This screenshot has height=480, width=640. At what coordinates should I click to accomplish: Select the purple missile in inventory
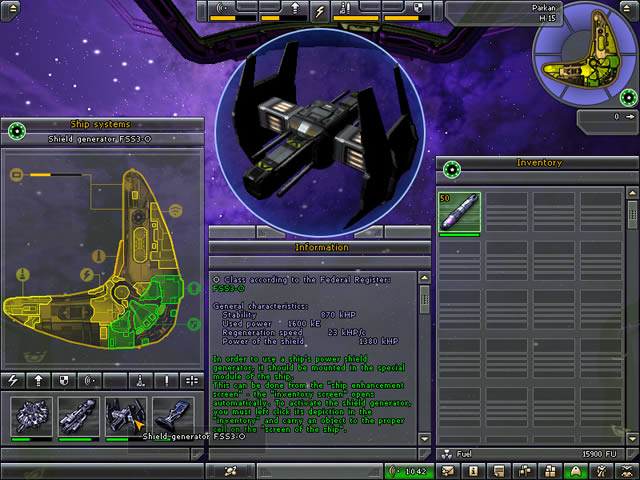459,213
